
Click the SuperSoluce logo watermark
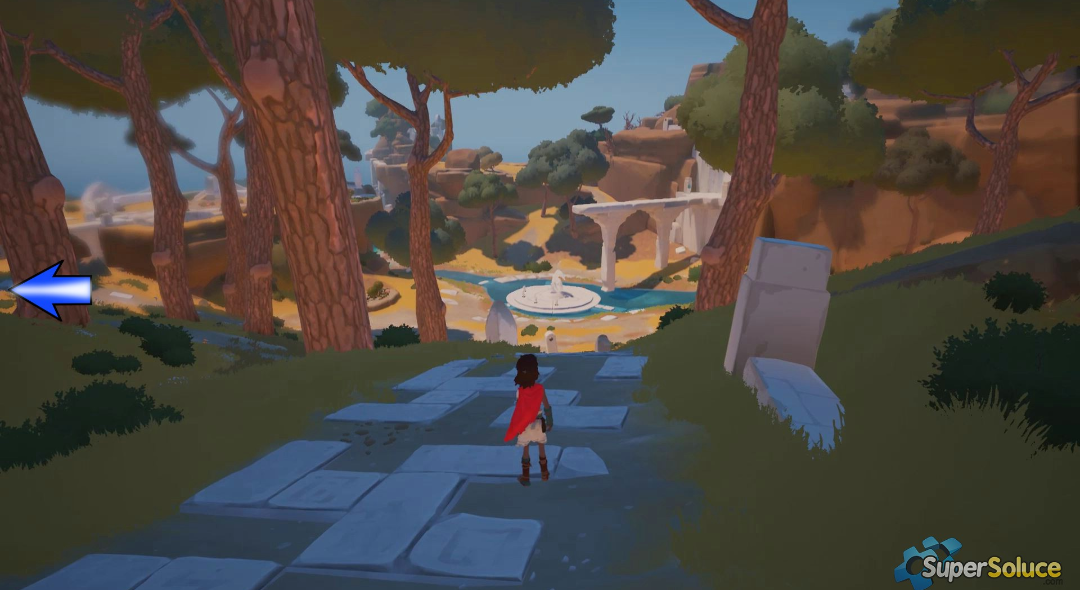click(978, 566)
